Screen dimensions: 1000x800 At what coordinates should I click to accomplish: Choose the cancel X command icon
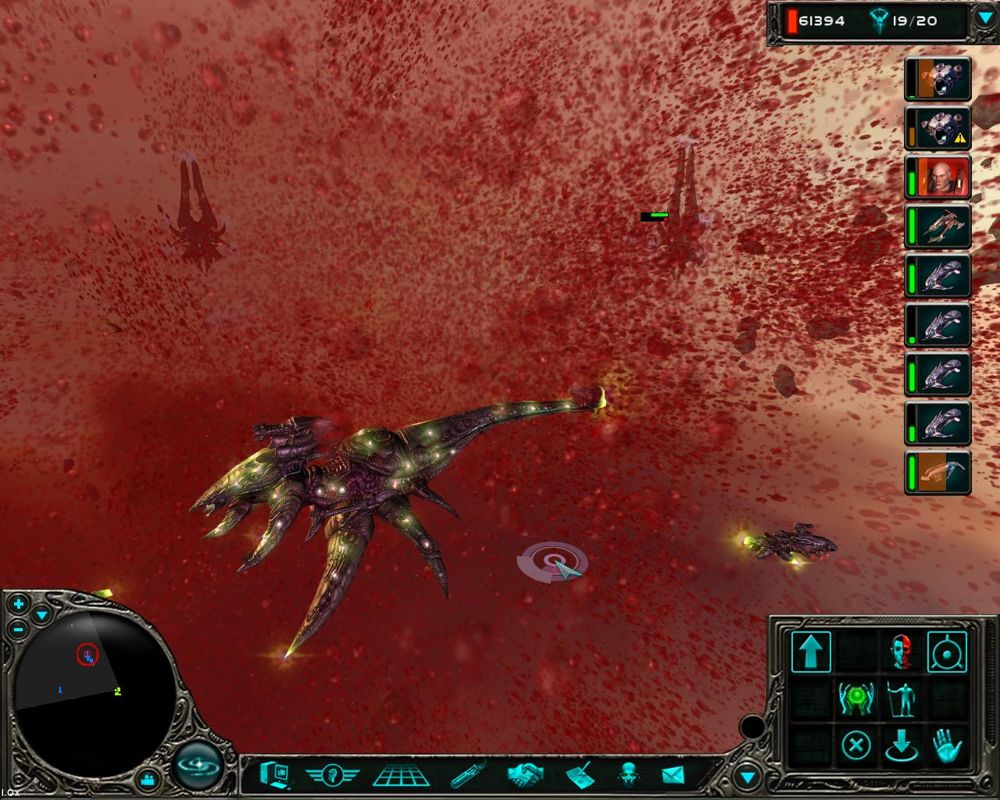click(x=856, y=744)
